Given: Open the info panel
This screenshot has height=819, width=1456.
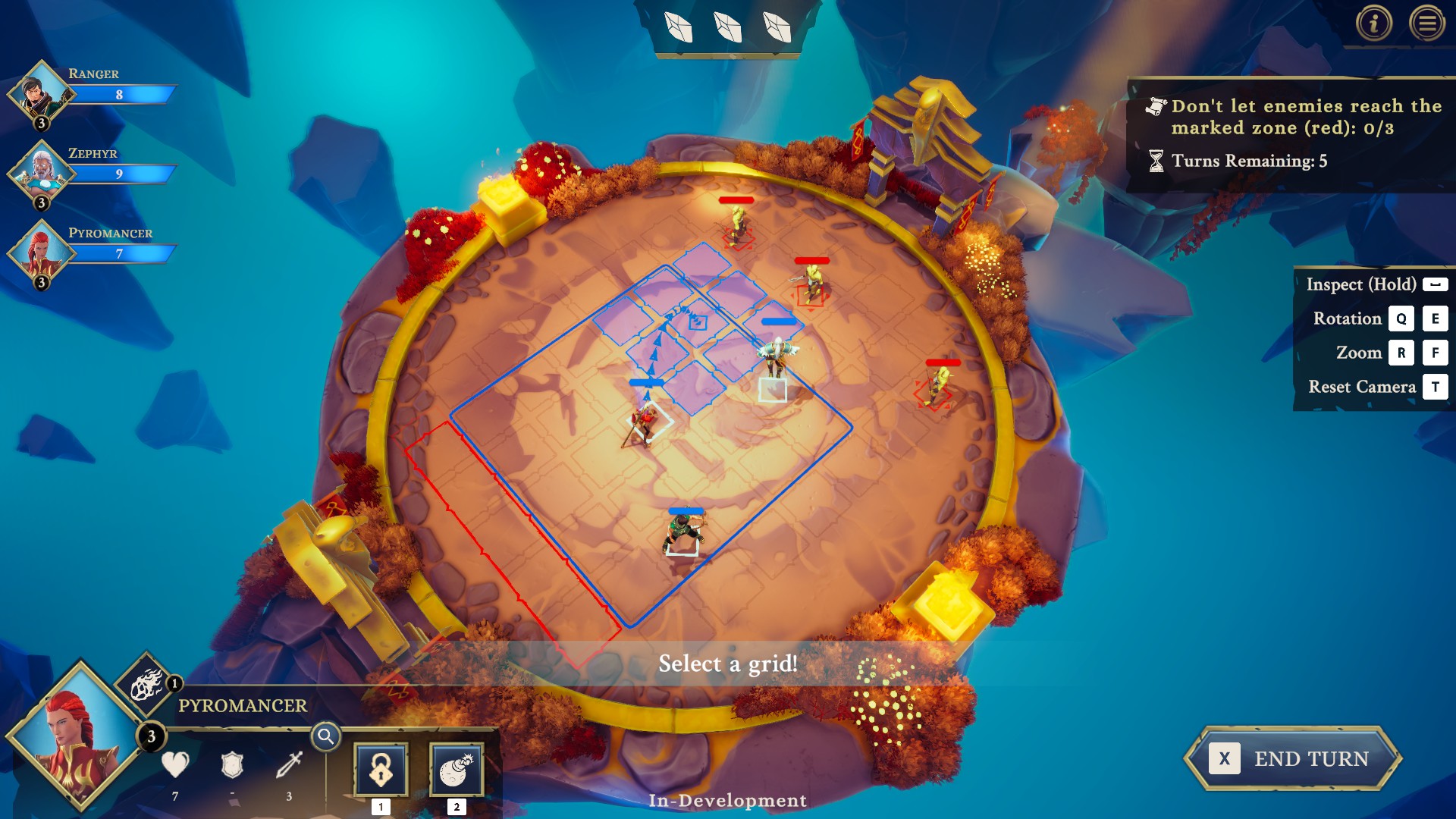Looking at the screenshot, I should point(1373,23).
